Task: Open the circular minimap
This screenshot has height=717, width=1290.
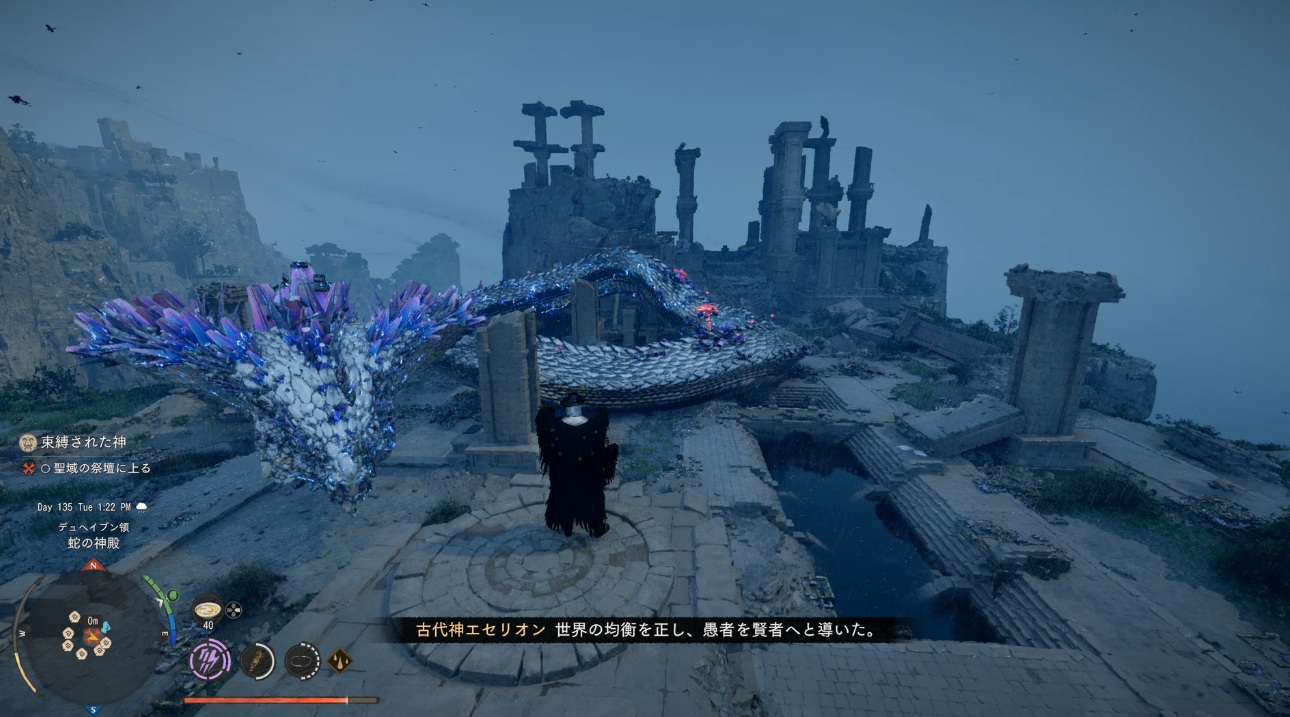Action: tap(92, 634)
